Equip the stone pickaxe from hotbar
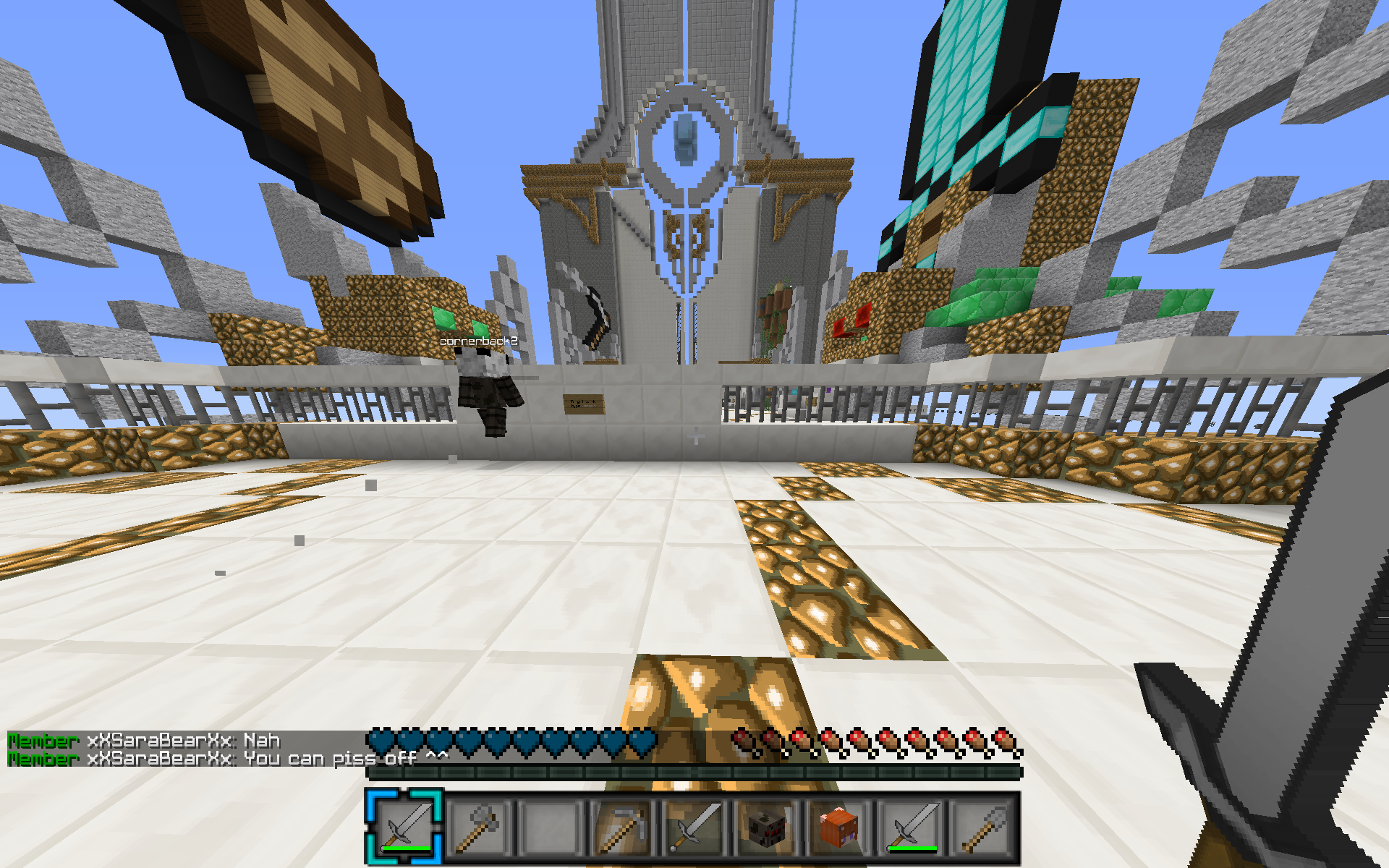1389x868 pixels. click(x=622, y=826)
